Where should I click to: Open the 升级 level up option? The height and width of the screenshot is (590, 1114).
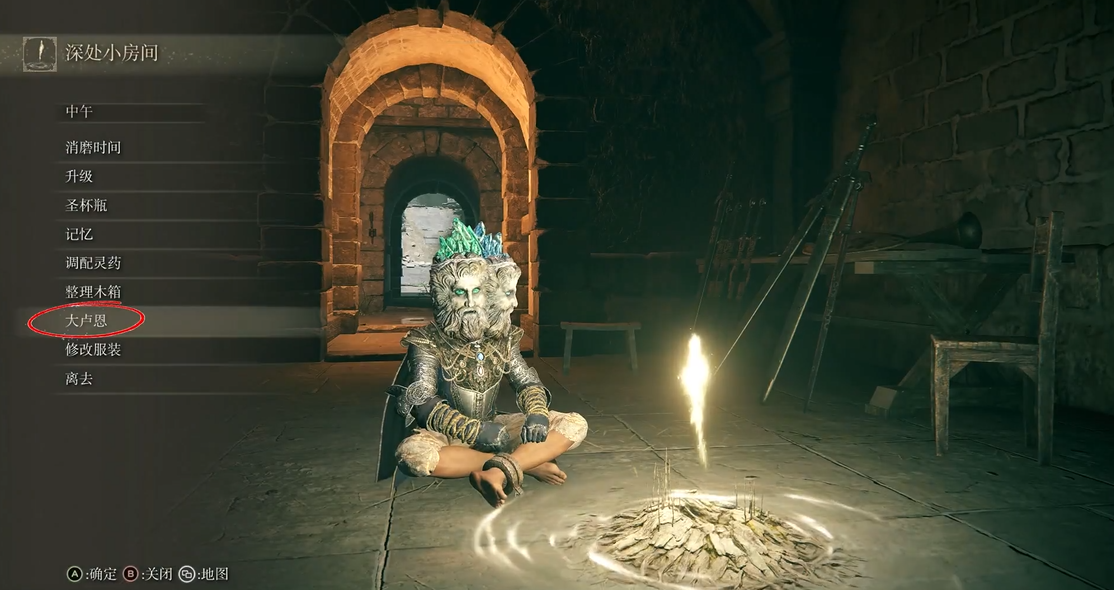point(79,176)
